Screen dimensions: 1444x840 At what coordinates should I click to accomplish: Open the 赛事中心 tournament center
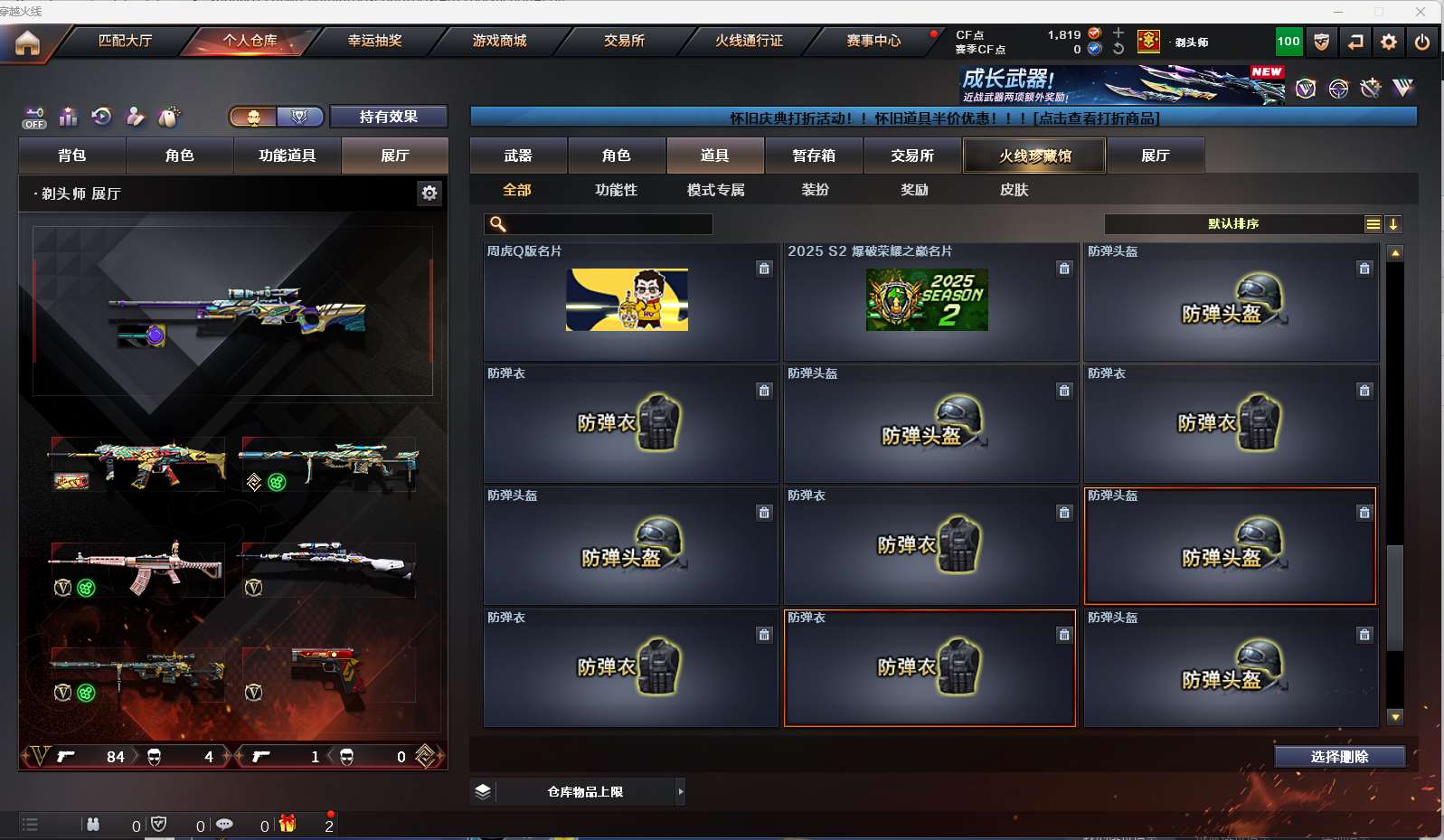click(873, 41)
